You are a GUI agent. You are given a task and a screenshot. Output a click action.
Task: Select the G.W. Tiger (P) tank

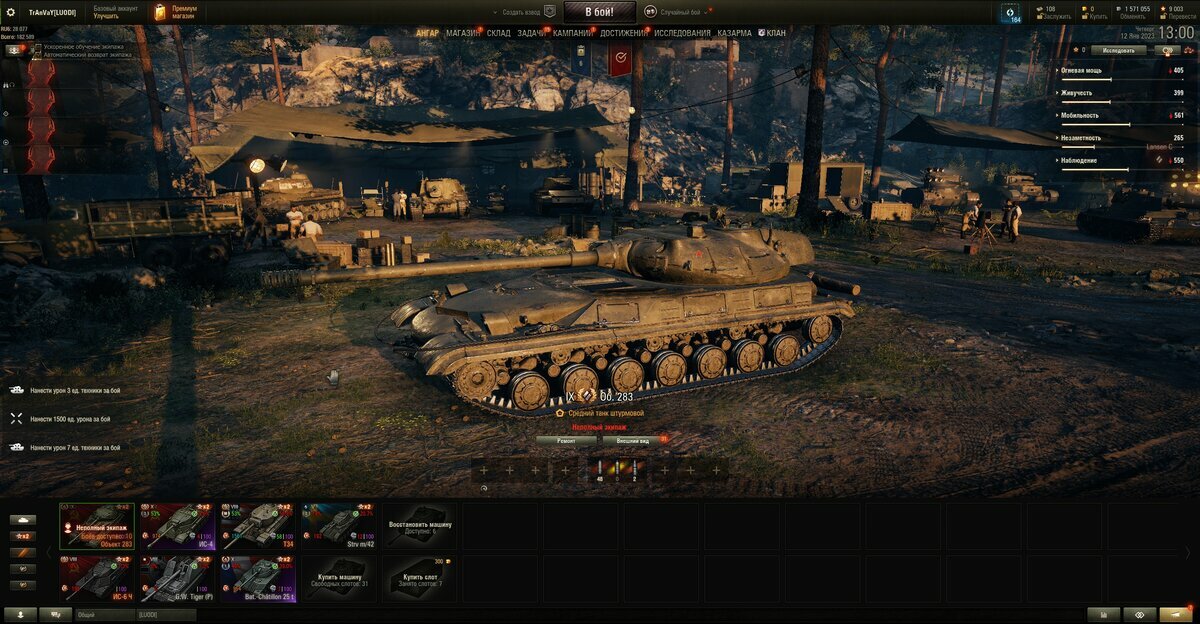tap(177, 579)
